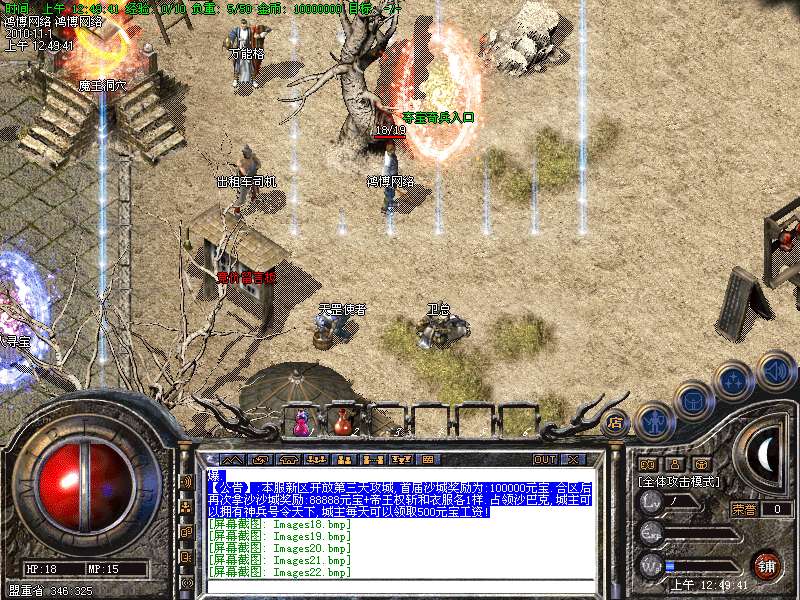Viewport: 800px width, 600px height.
Task: Open the skills sparkle round button
Action: 735,381
